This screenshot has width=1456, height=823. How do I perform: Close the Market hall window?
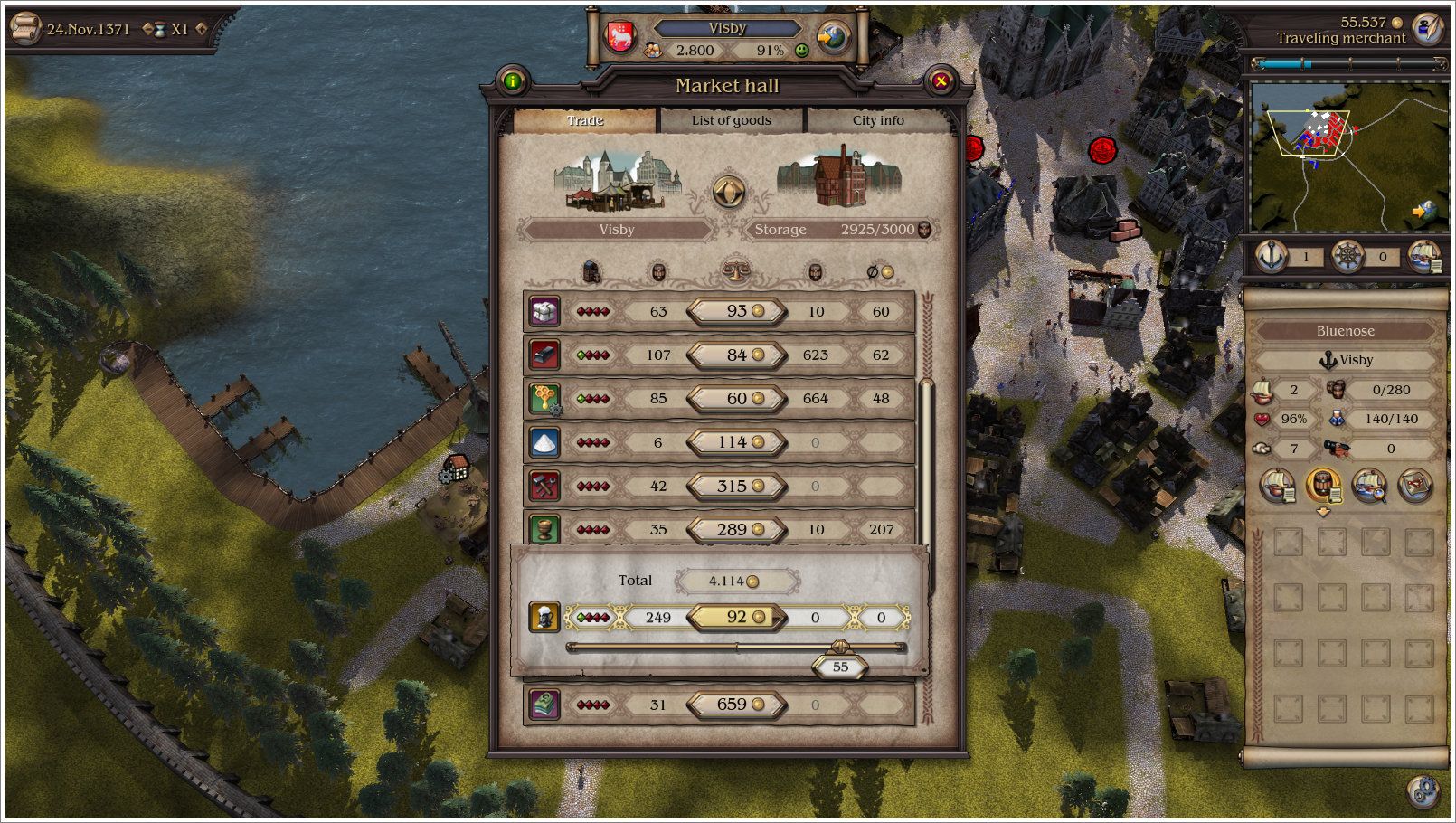click(941, 81)
